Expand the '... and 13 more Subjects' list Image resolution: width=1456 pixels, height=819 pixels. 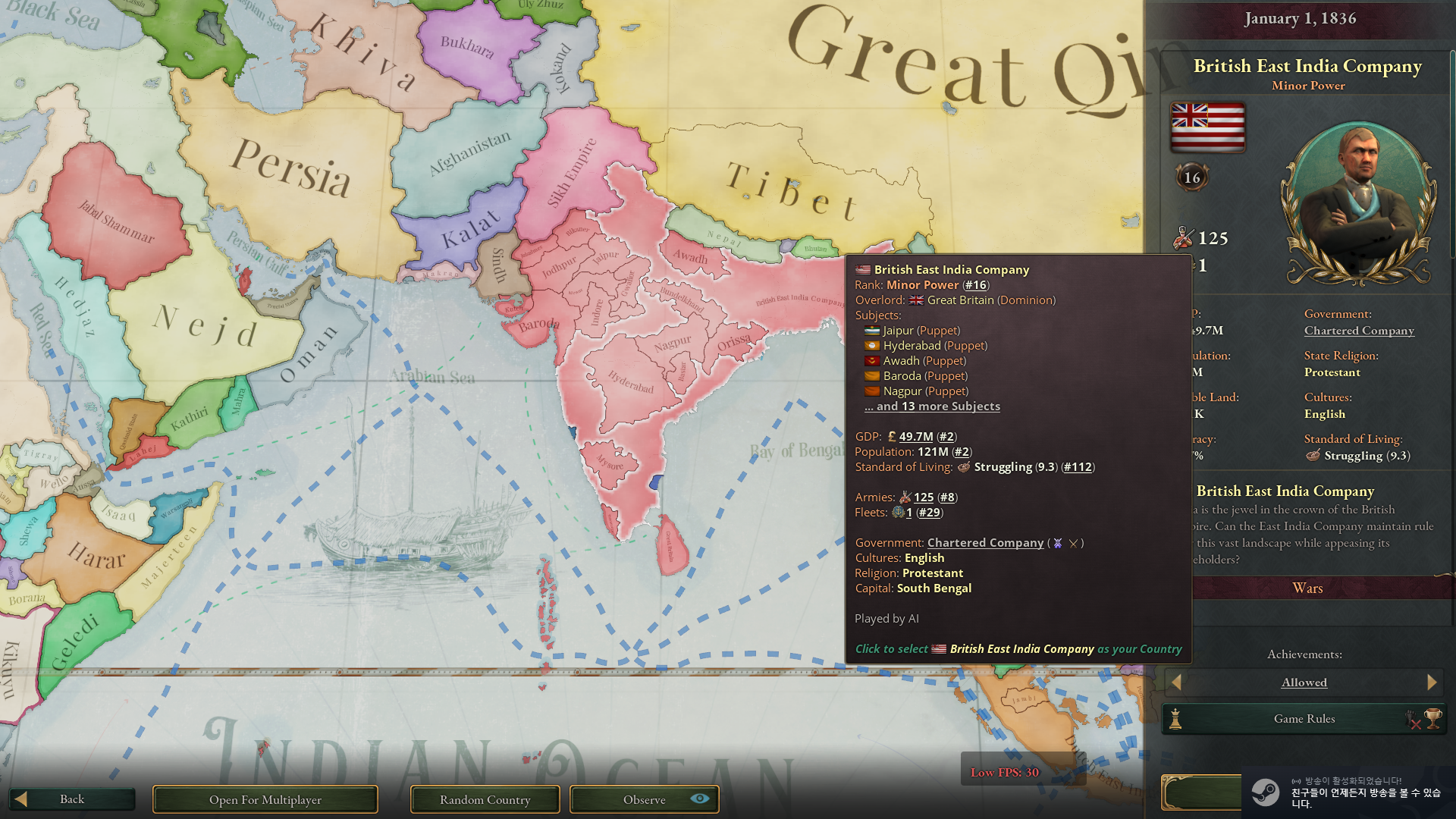tap(932, 406)
